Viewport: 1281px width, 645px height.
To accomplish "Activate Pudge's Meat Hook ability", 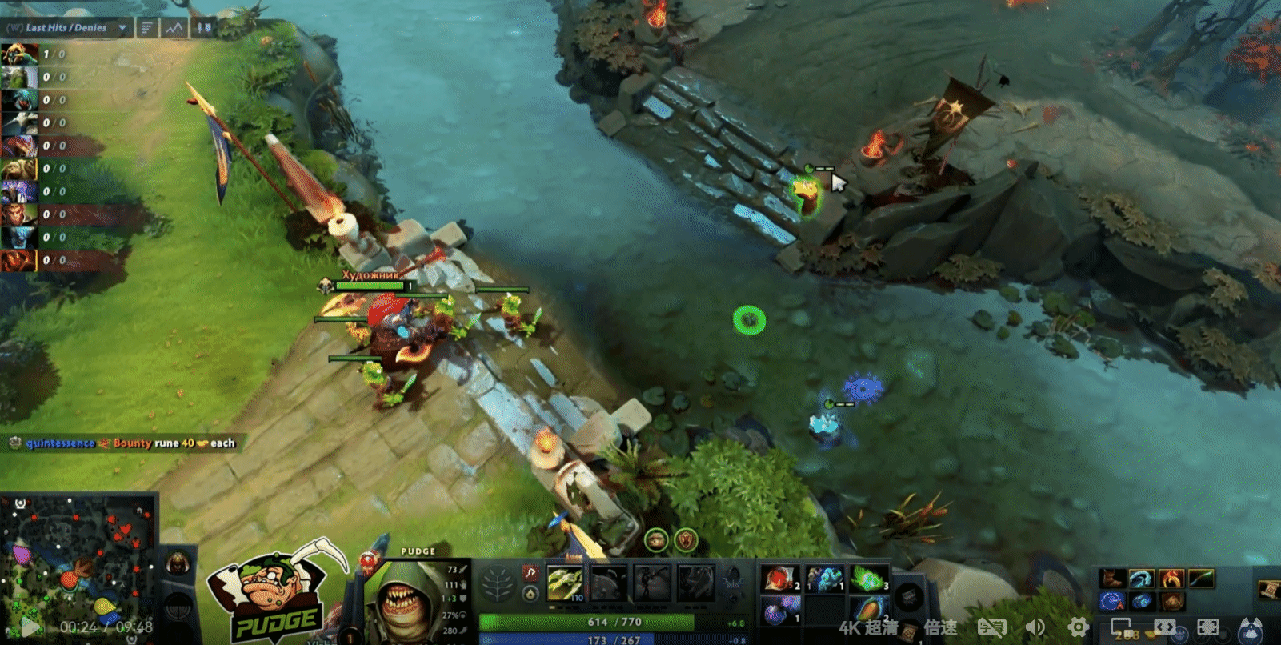I will click(x=564, y=583).
